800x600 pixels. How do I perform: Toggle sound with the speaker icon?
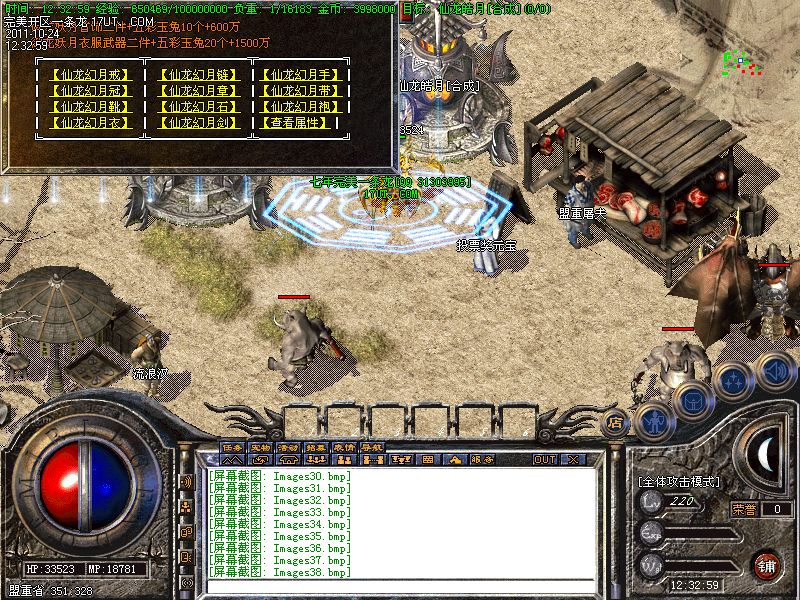coord(775,370)
